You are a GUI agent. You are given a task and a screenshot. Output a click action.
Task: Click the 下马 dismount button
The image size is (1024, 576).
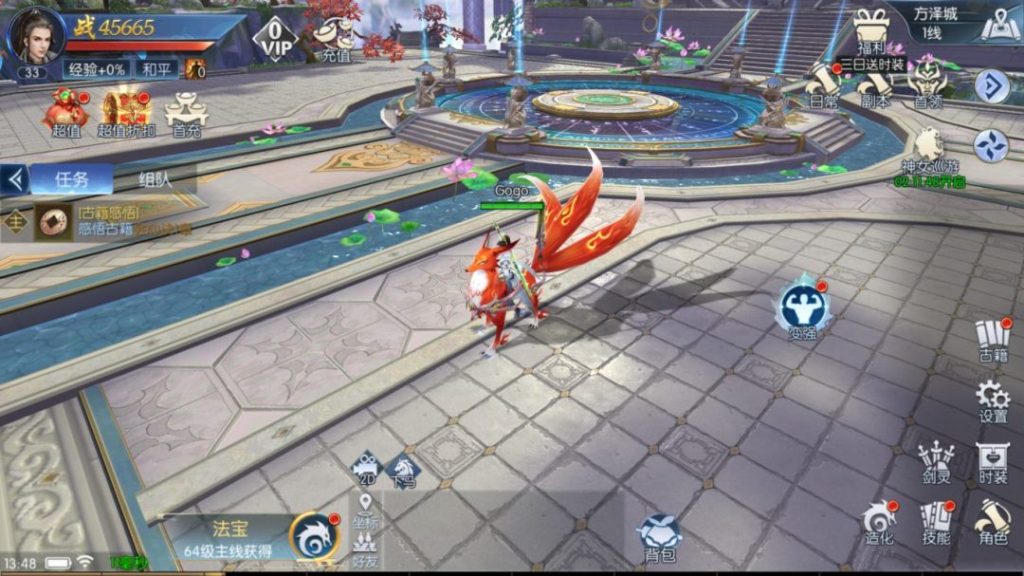(404, 470)
